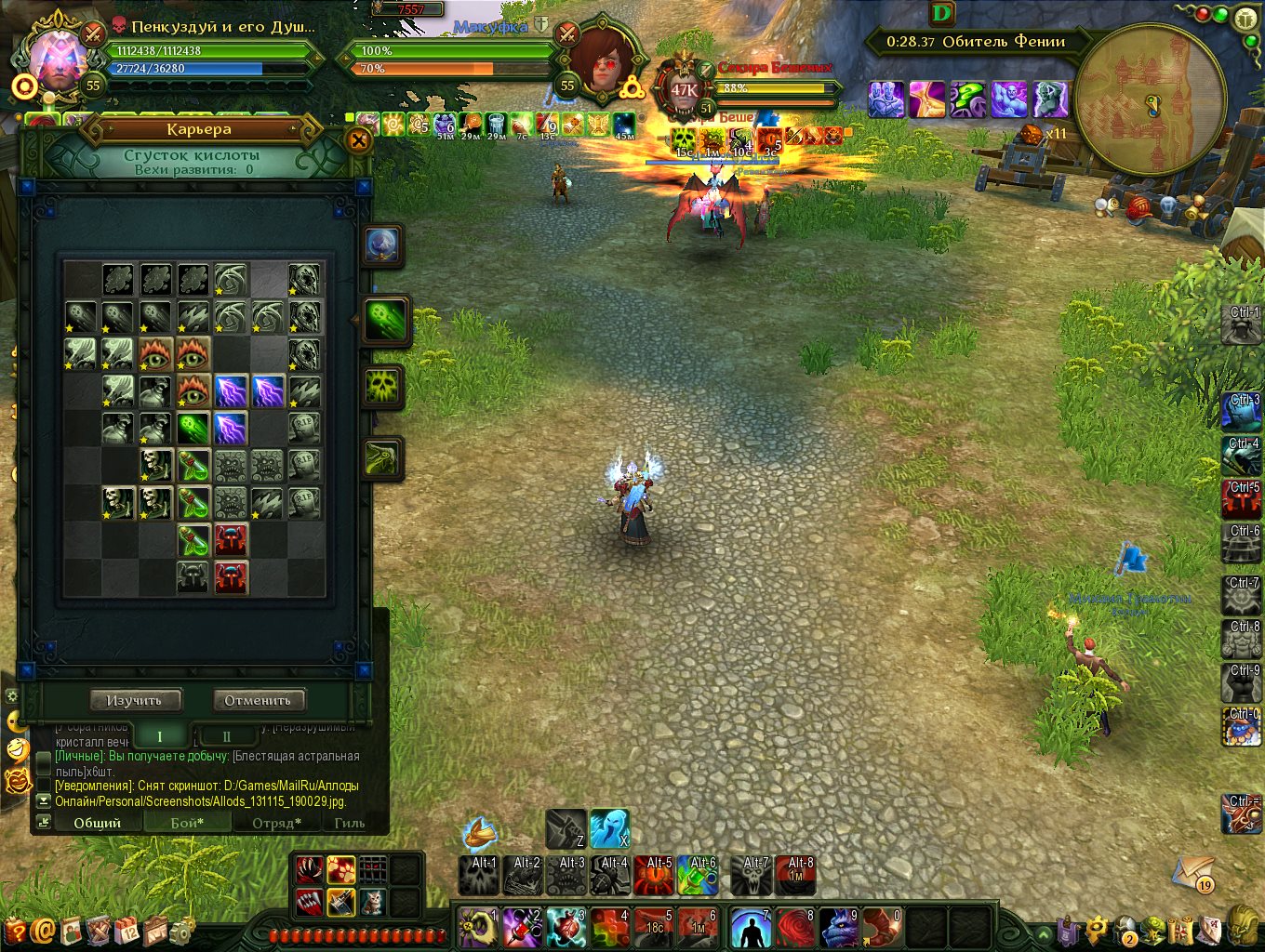The height and width of the screenshot is (952, 1265).
Task: Open the question mark help button
Action: click(x=16, y=929)
